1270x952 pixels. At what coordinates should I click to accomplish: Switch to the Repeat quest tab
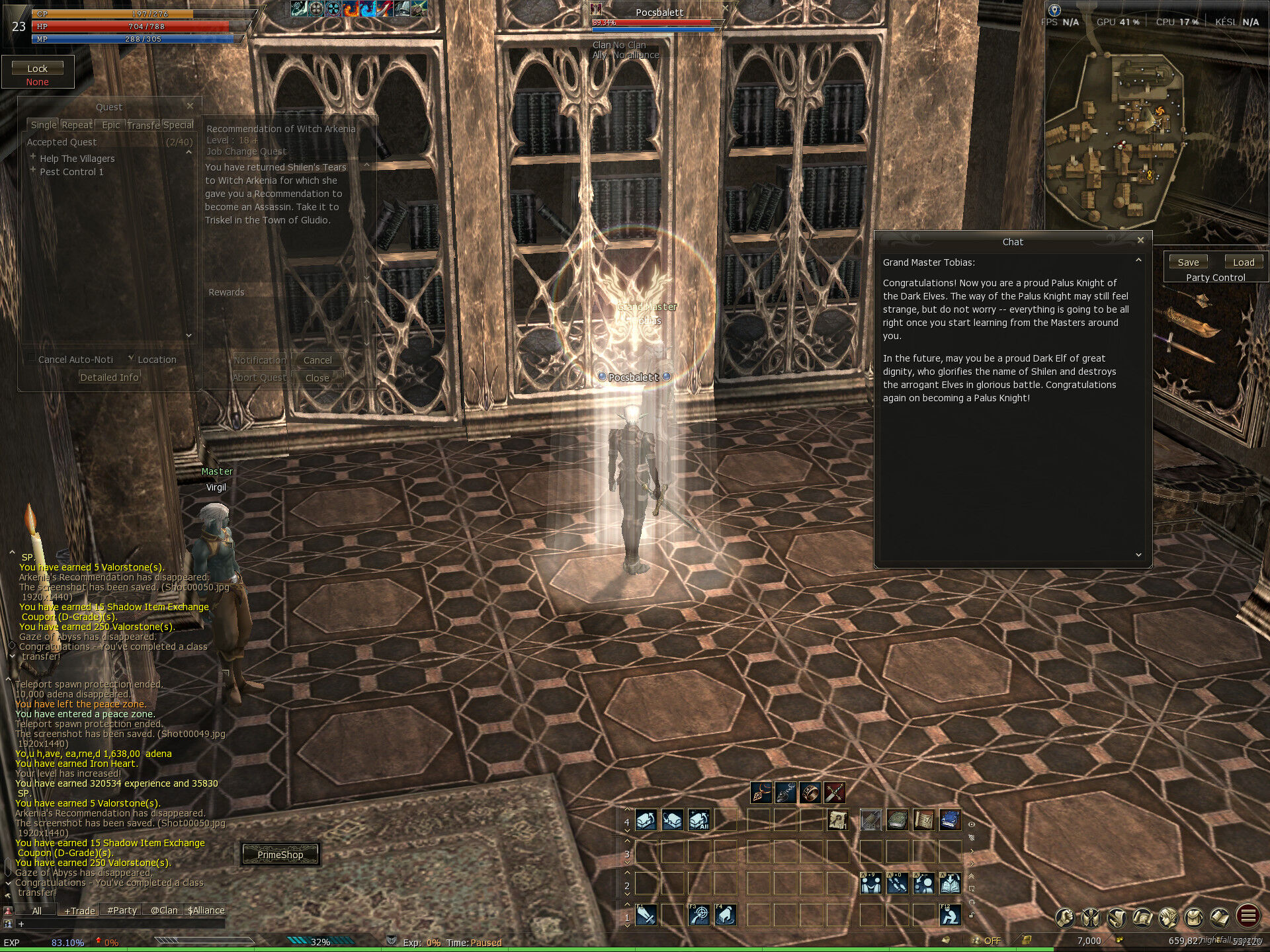click(77, 125)
